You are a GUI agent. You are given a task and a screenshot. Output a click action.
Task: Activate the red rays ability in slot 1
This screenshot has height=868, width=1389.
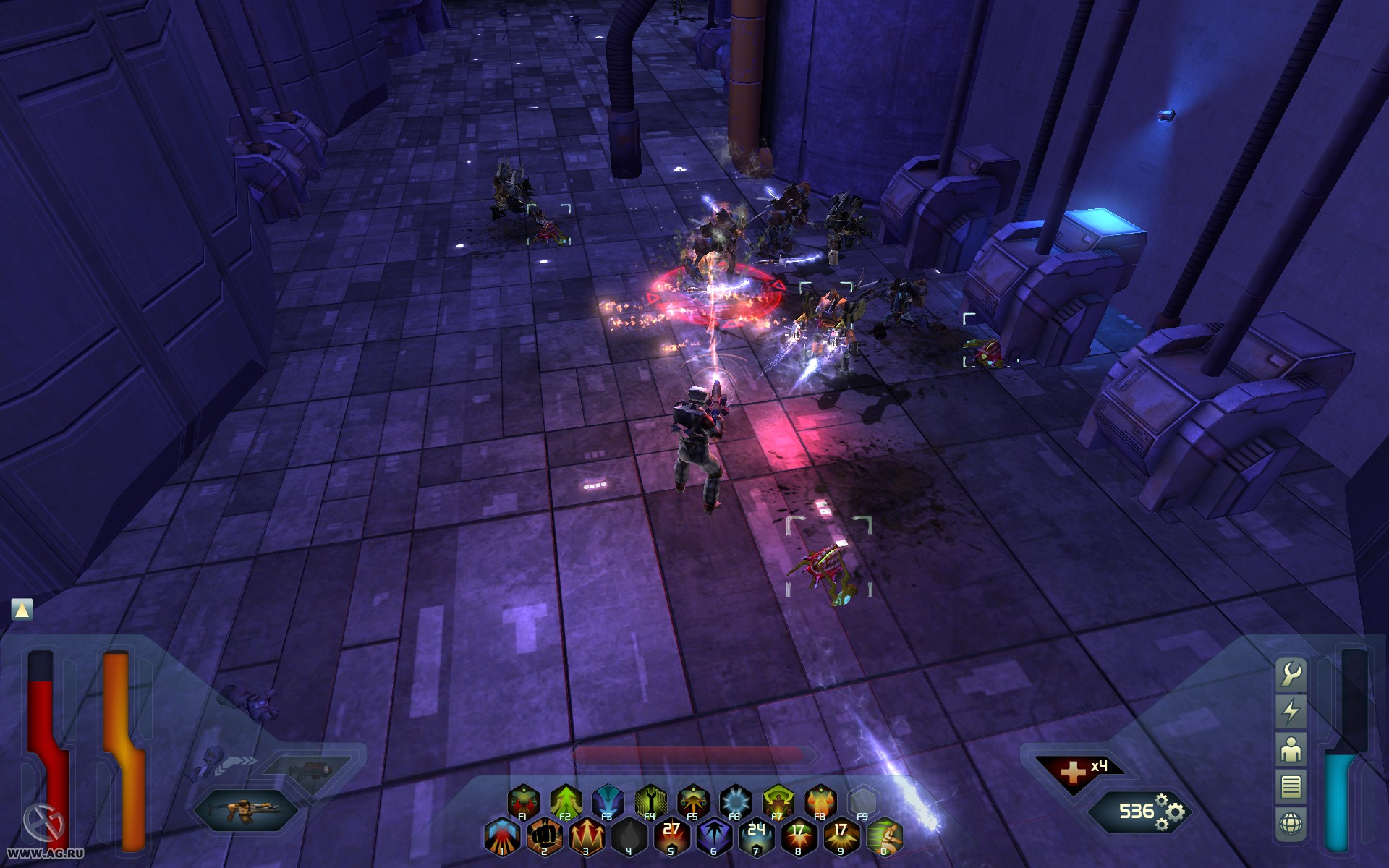pos(501,836)
